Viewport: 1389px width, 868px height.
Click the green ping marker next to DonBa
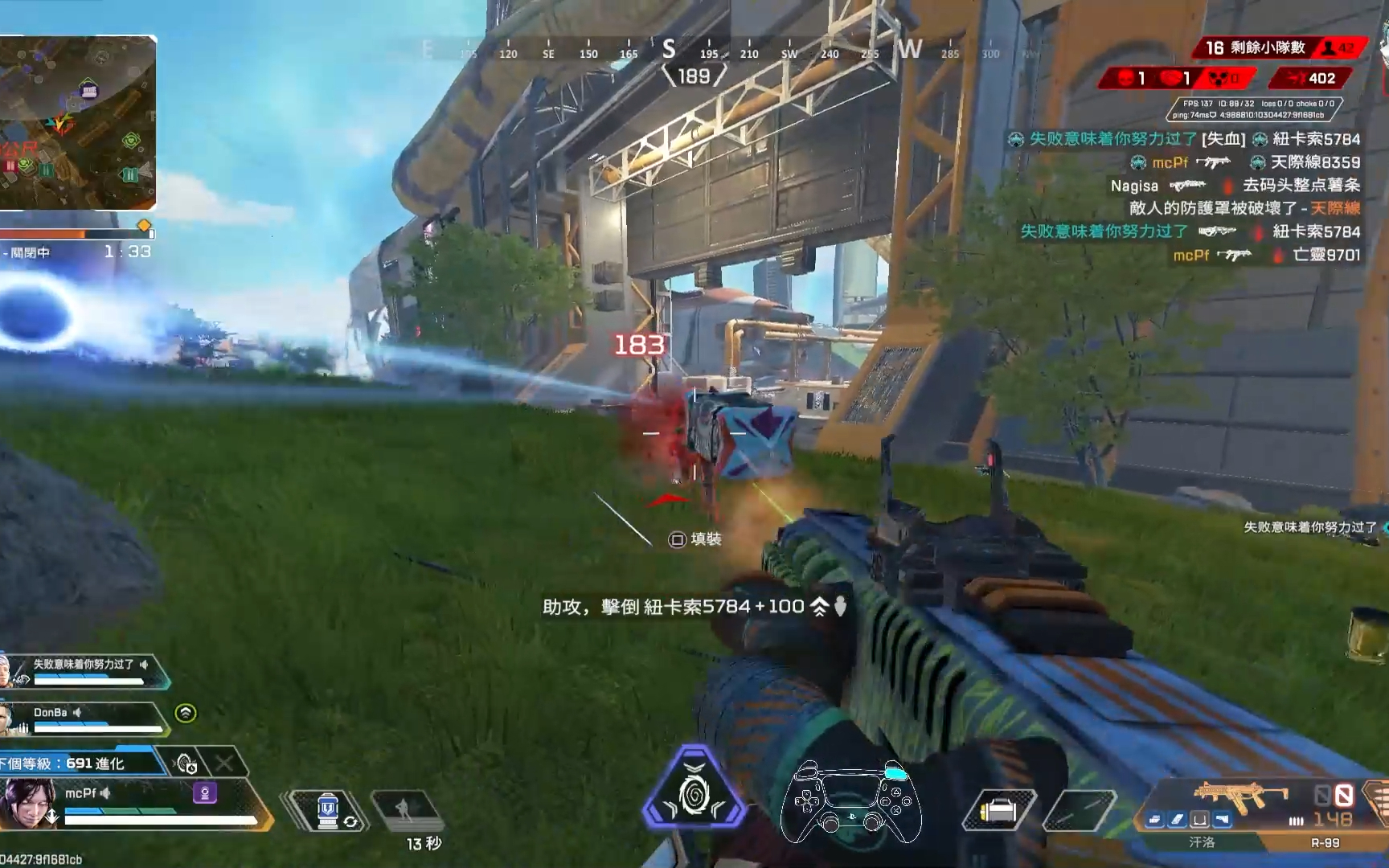point(186,713)
